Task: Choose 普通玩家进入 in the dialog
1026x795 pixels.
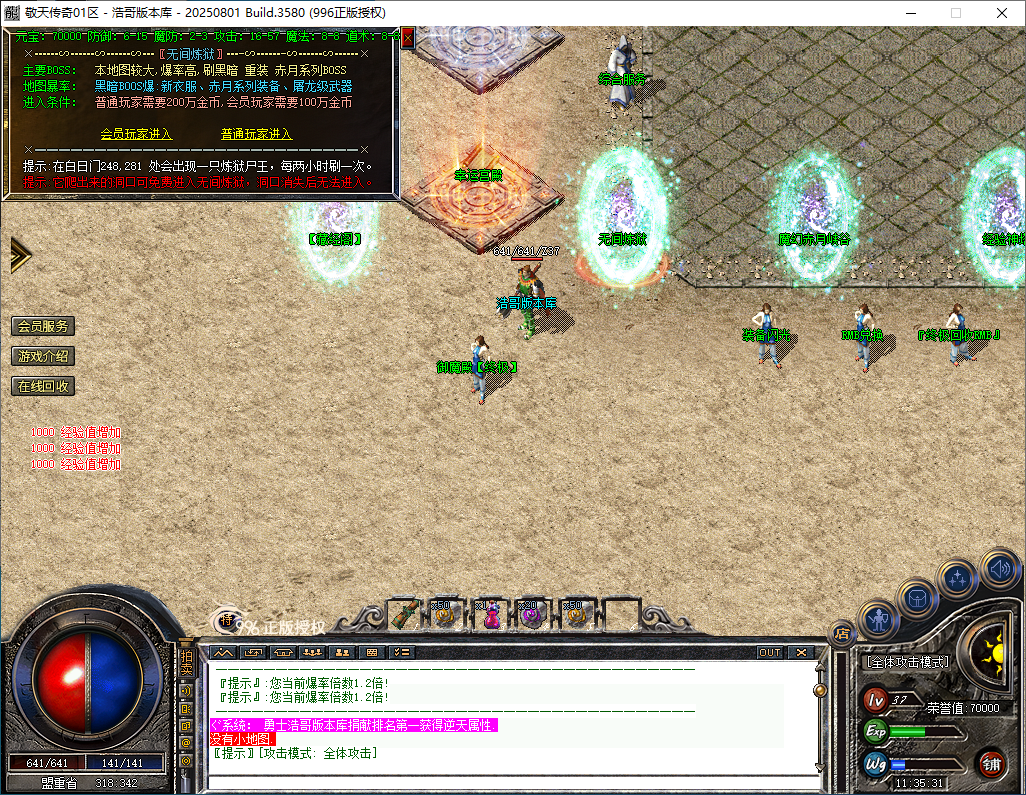Action: [256, 134]
